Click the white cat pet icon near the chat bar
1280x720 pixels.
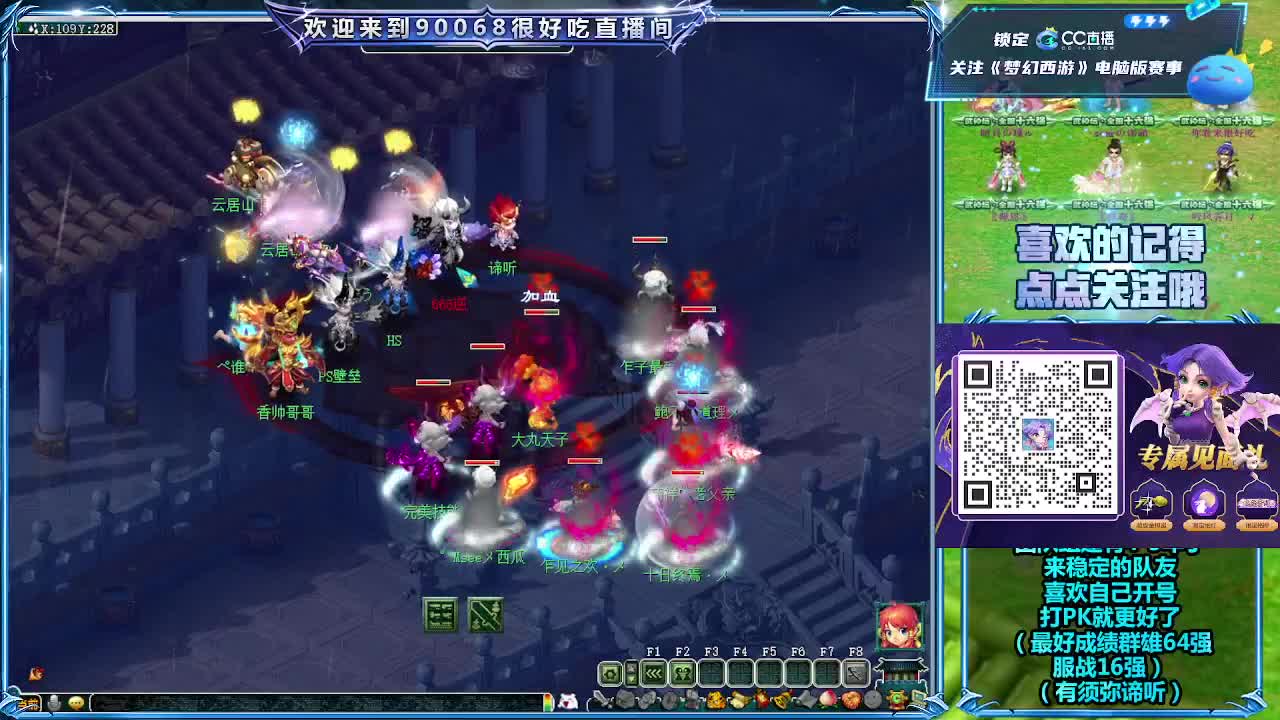(x=567, y=701)
